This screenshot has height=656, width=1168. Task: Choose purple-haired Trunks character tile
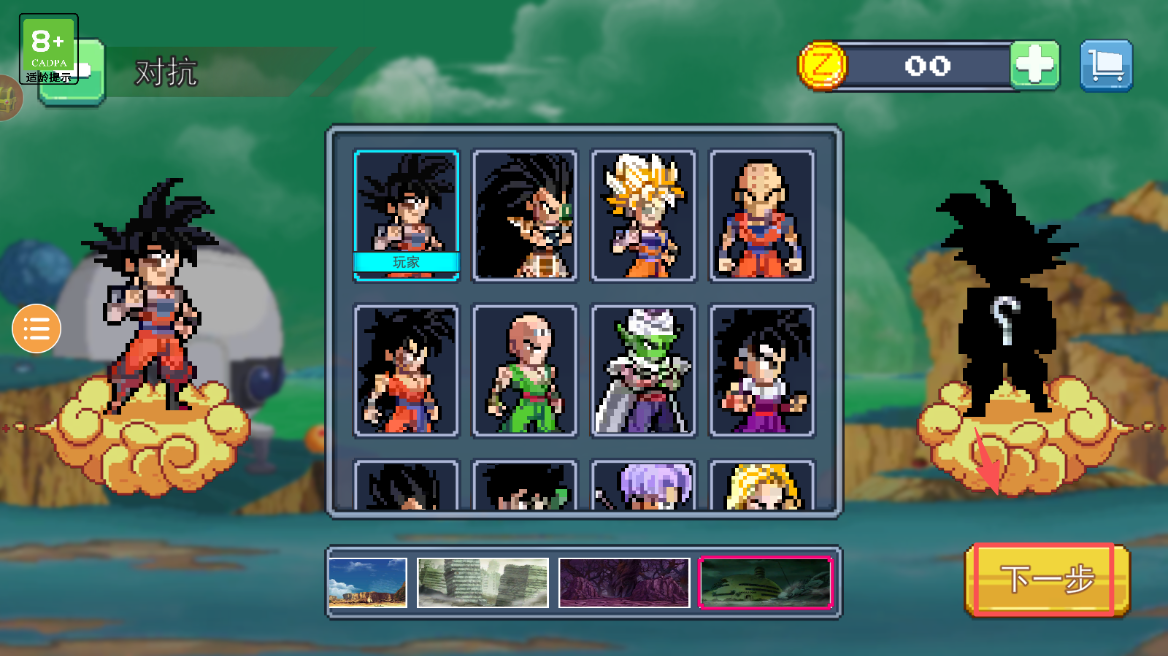pyautogui.click(x=643, y=486)
